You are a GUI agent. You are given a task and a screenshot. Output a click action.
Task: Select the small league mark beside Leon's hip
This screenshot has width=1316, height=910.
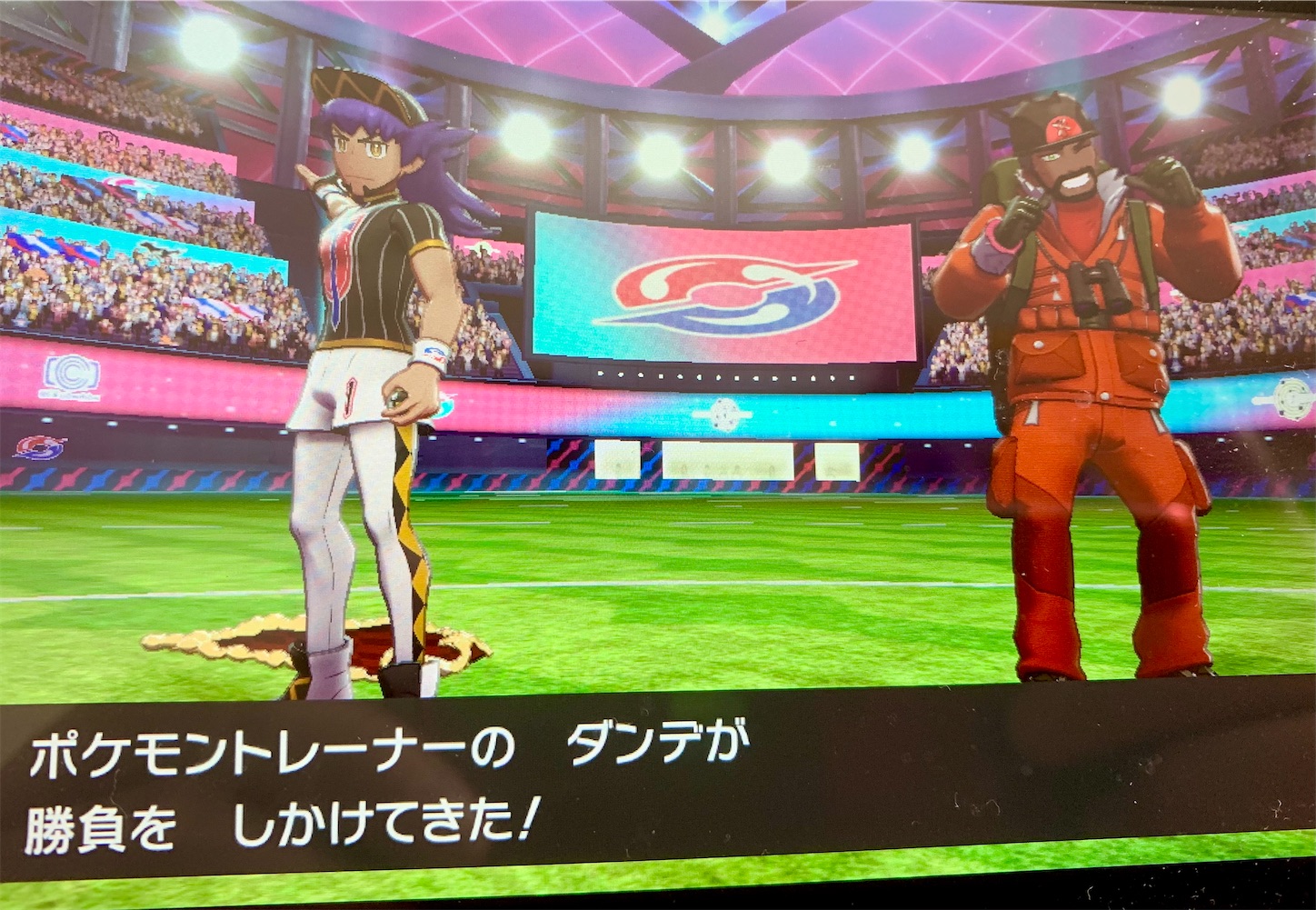[x=444, y=405]
